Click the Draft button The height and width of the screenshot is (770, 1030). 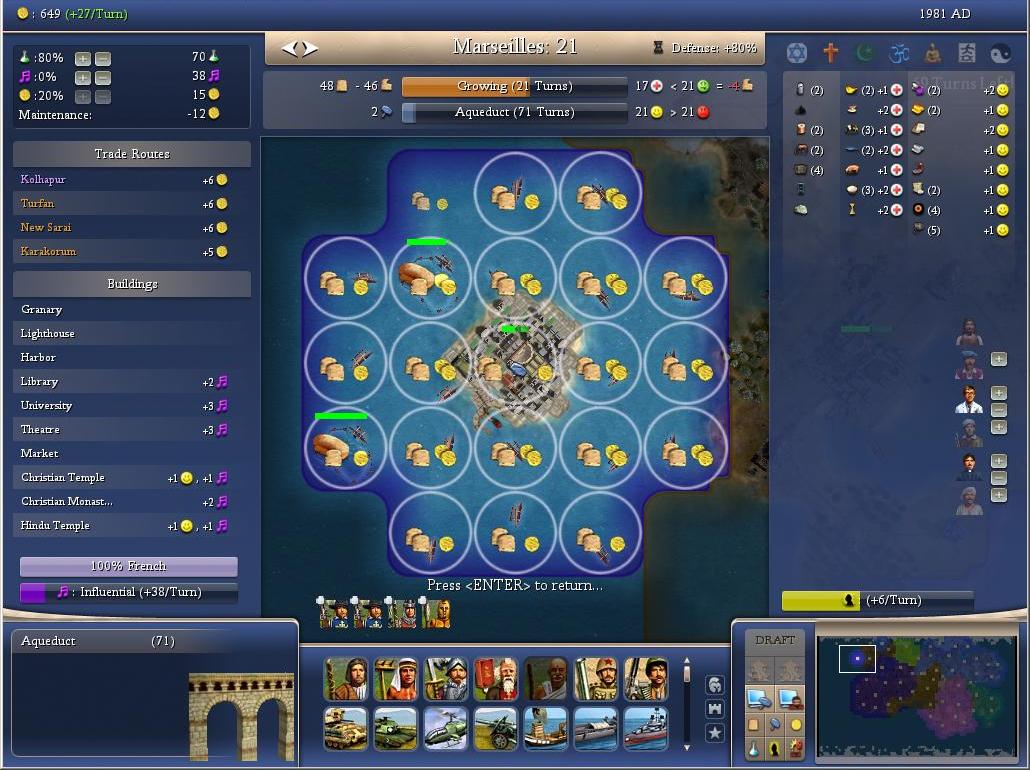(775, 640)
